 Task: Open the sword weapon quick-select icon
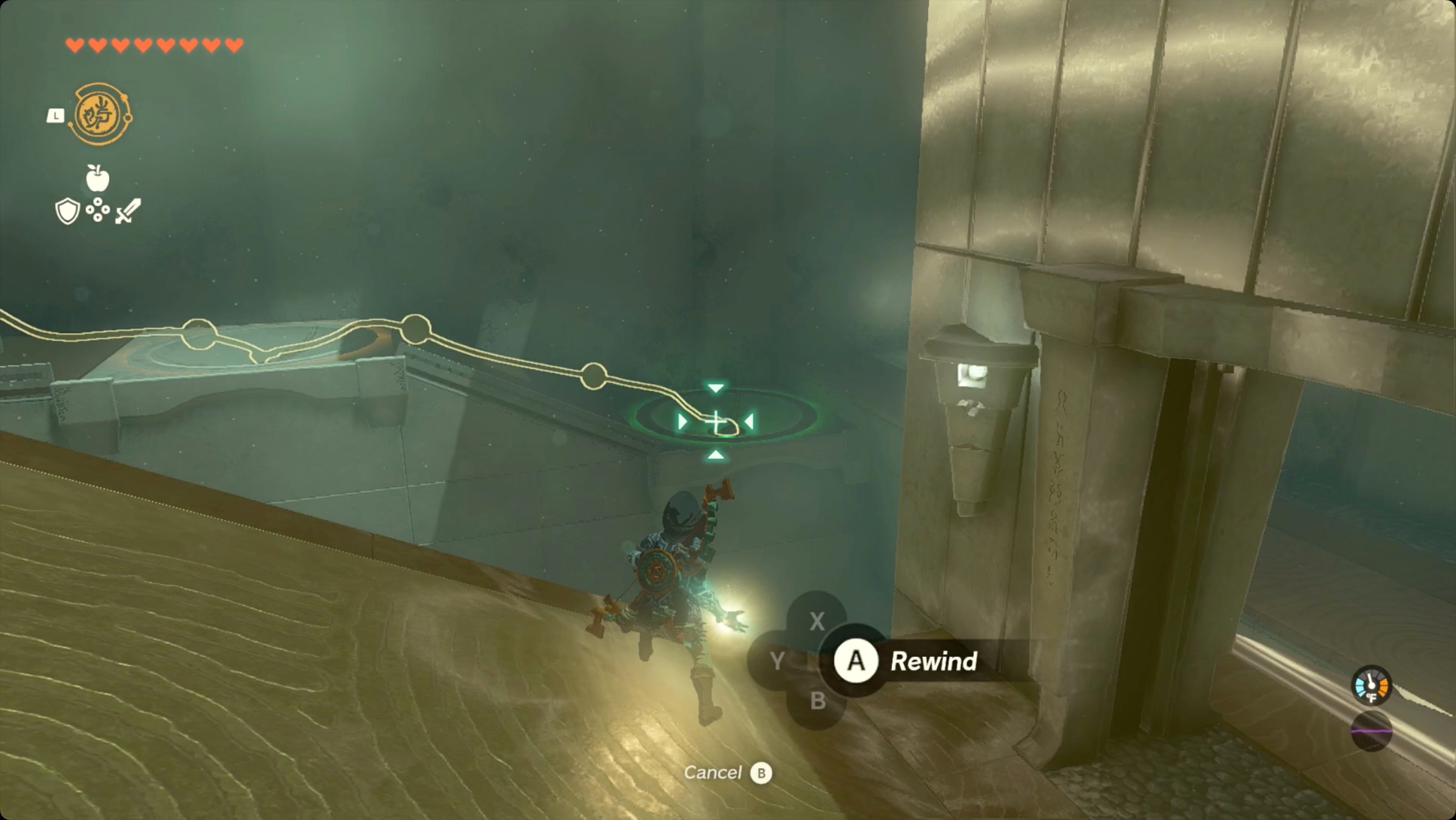128,211
